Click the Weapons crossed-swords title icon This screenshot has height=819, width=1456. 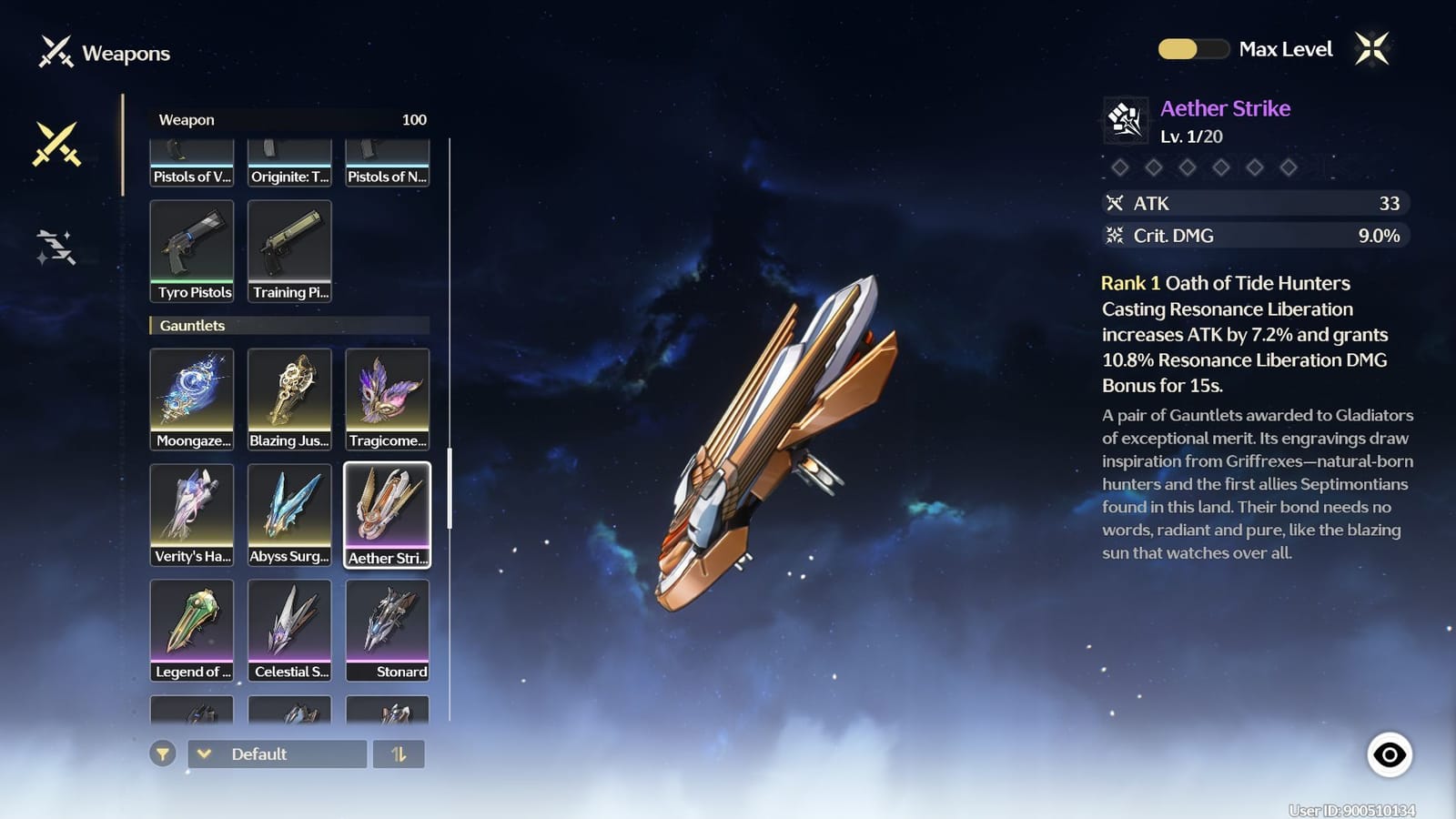56,53
